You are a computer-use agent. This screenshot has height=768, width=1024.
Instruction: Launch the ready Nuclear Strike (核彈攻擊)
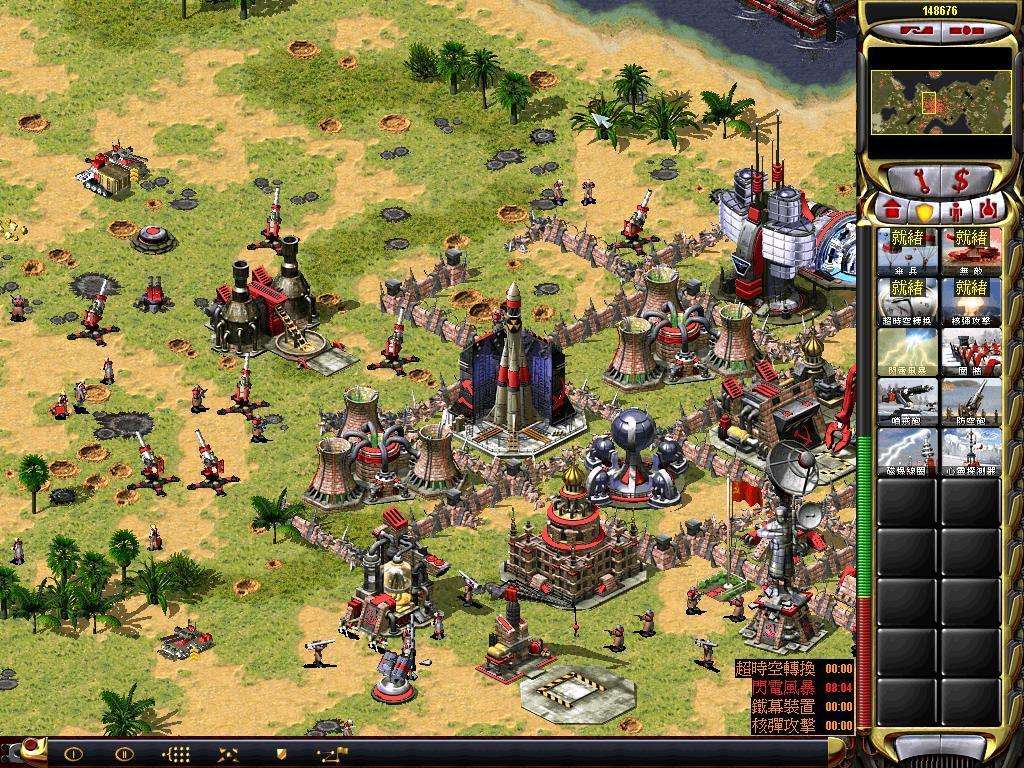[971, 301]
